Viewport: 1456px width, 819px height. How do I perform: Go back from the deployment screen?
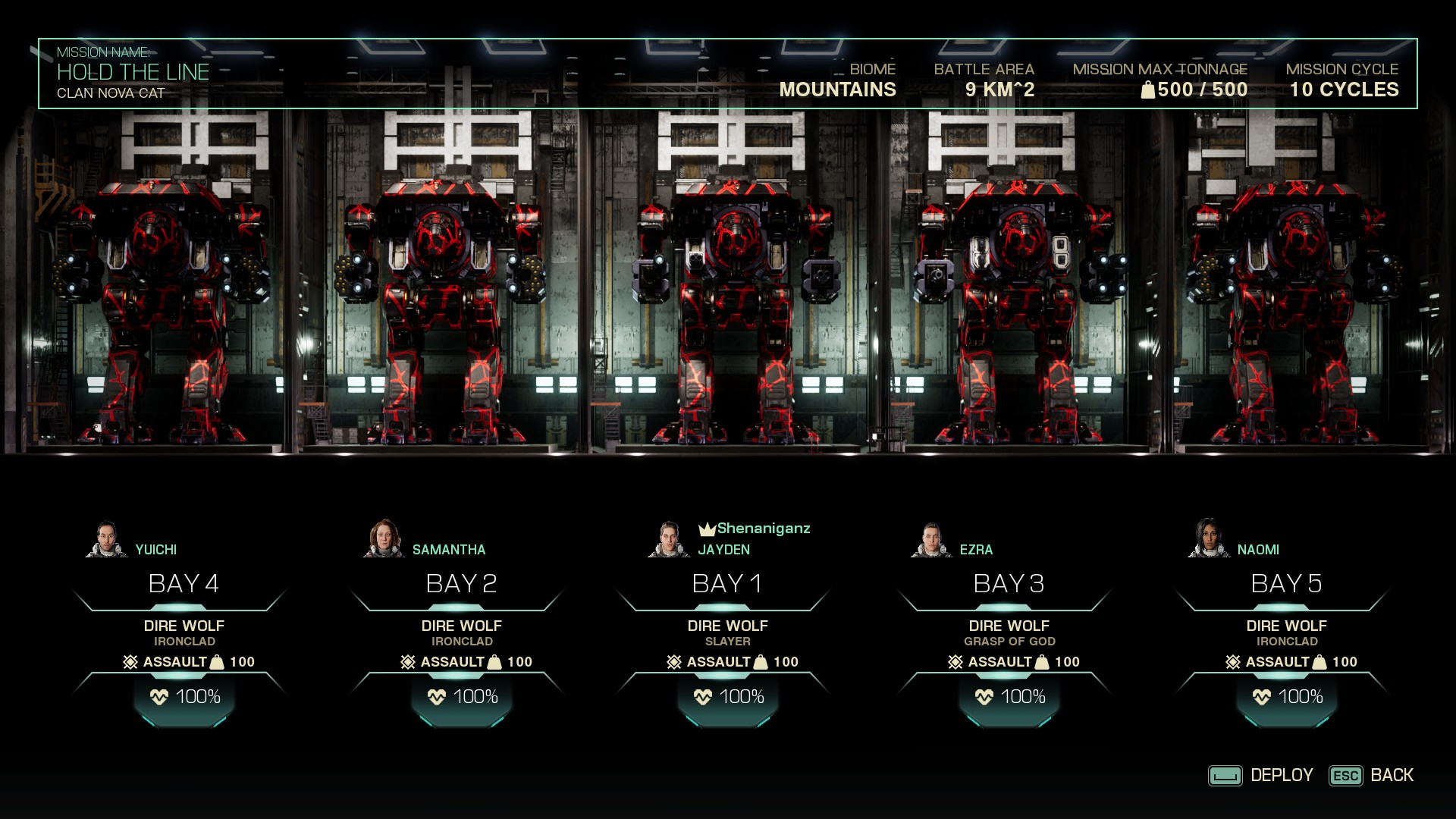click(1371, 775)
